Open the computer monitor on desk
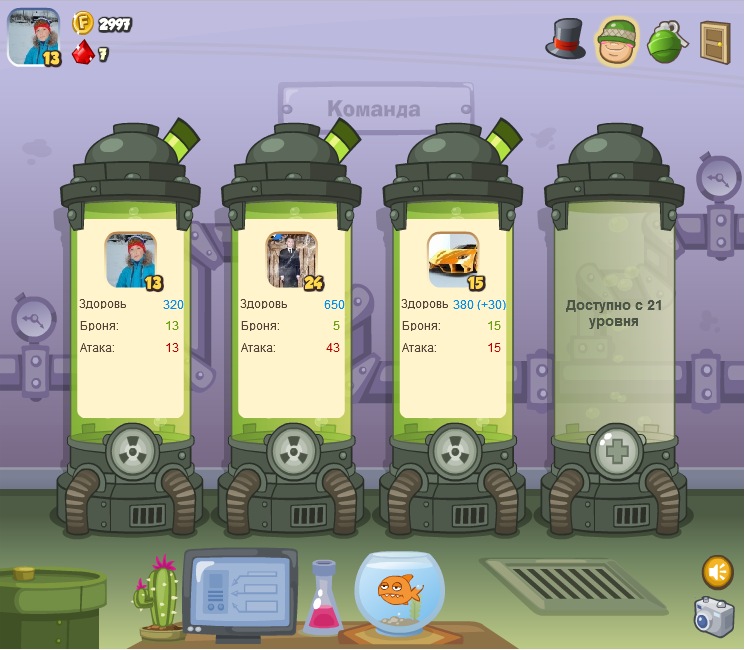Image resolution: width=745 pixels, height=650 pixels. [x=239, y=591]
